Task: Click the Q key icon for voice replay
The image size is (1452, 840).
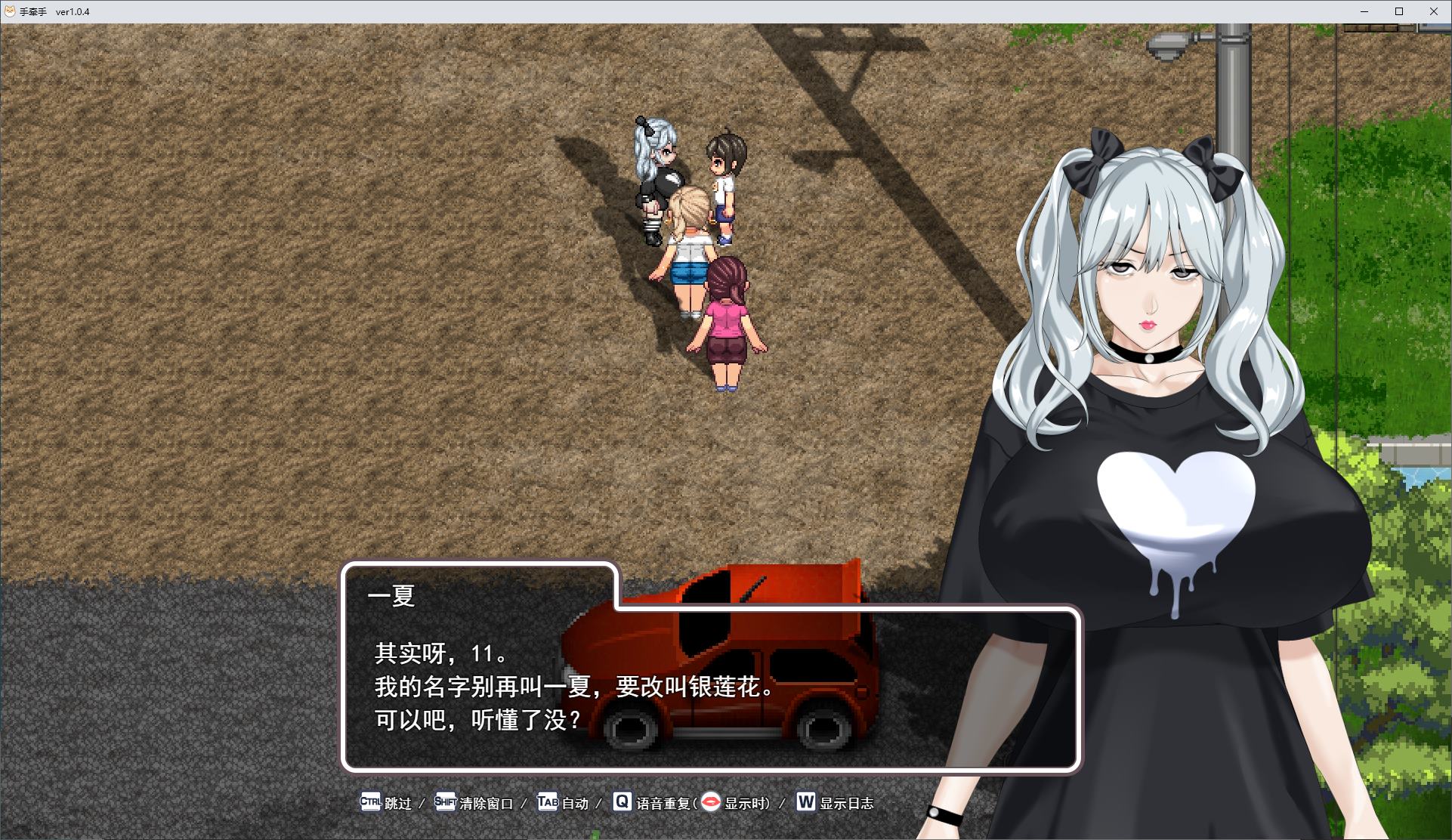Action: pyautogui.click(x=622, y=803)
